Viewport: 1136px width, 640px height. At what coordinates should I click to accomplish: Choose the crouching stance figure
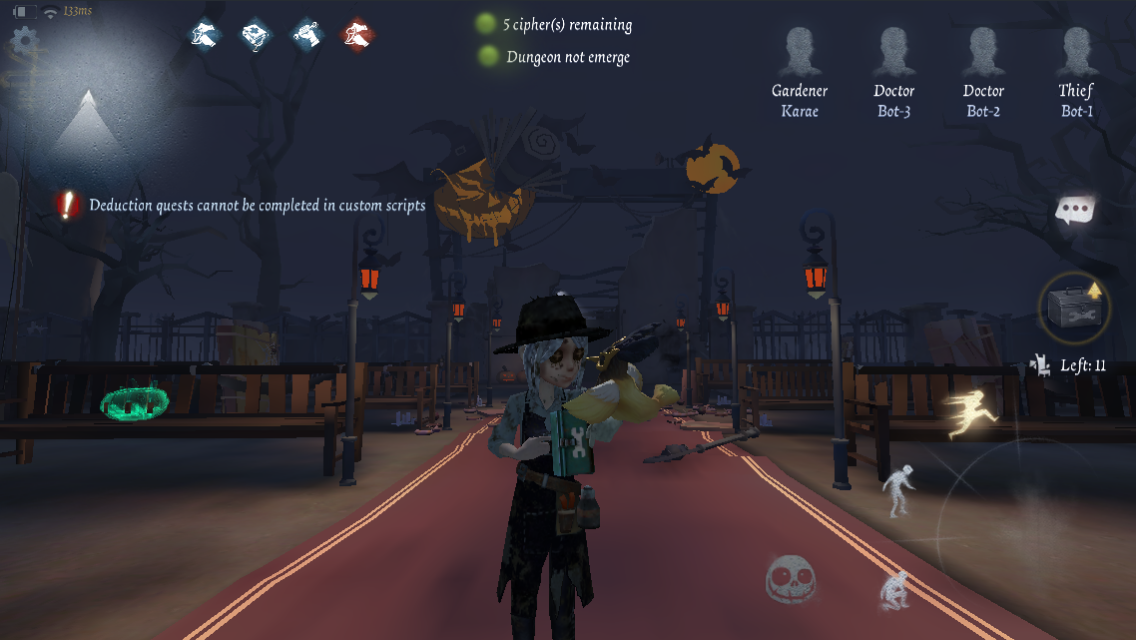(894, 590)
